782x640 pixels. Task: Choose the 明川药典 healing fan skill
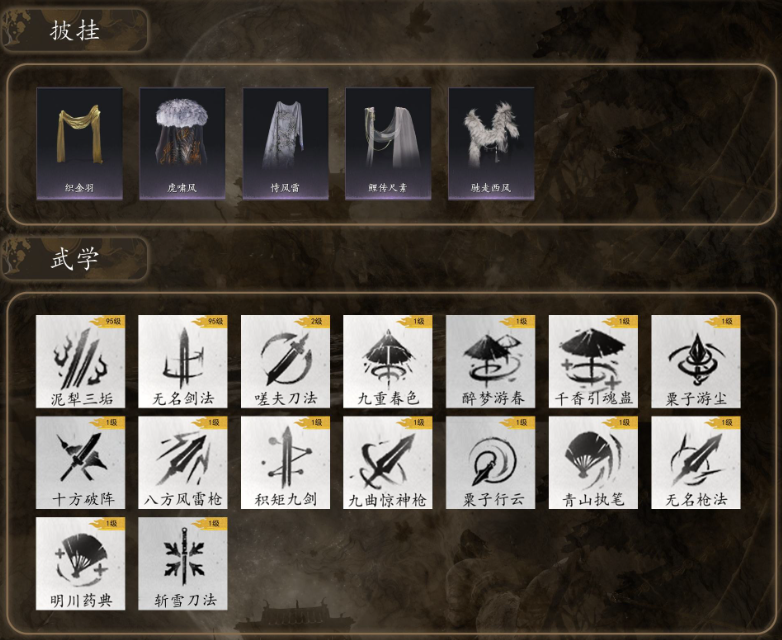[x=81, y=563]
